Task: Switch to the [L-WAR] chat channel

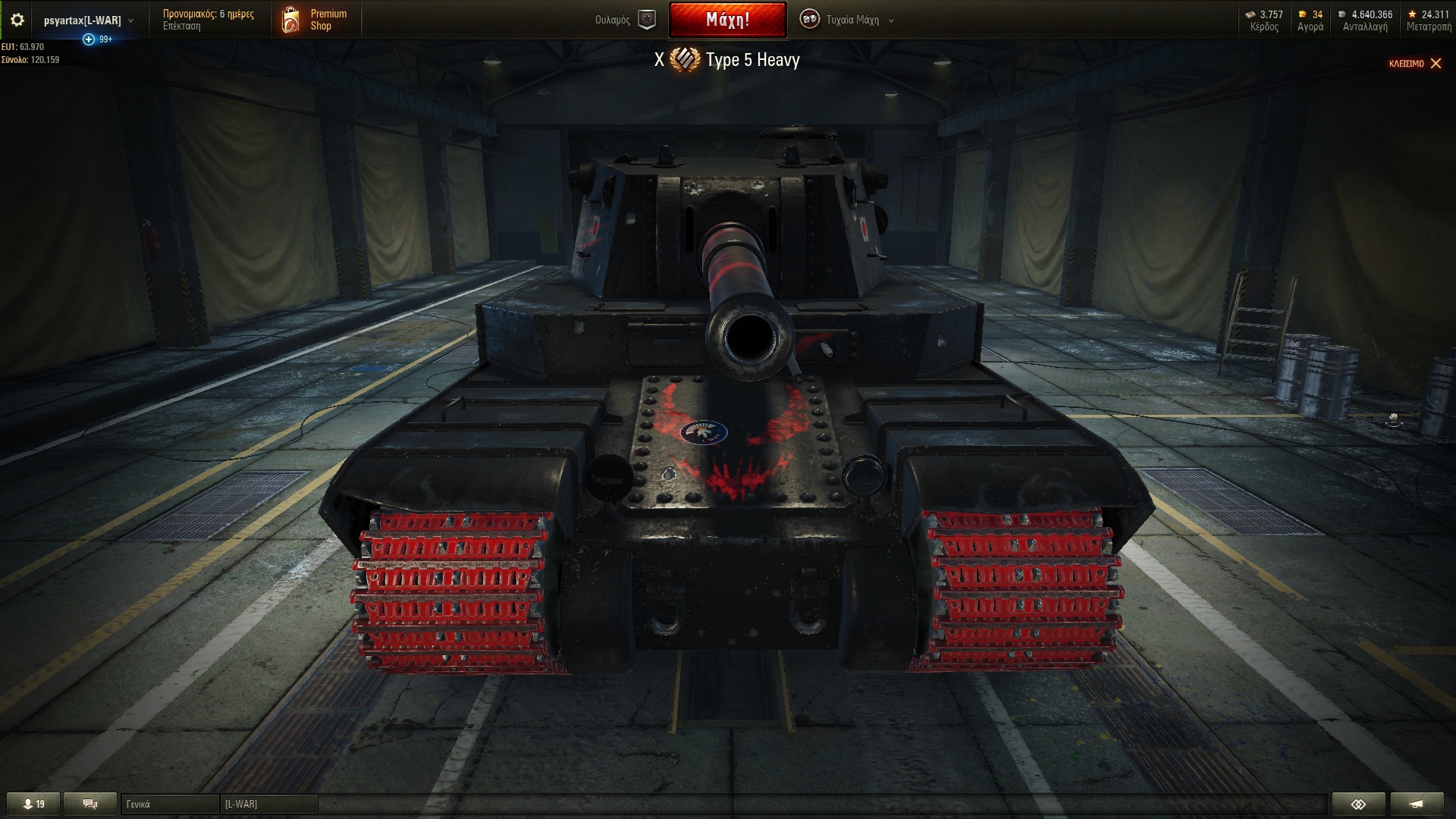Action: click(x=269, y=803)
